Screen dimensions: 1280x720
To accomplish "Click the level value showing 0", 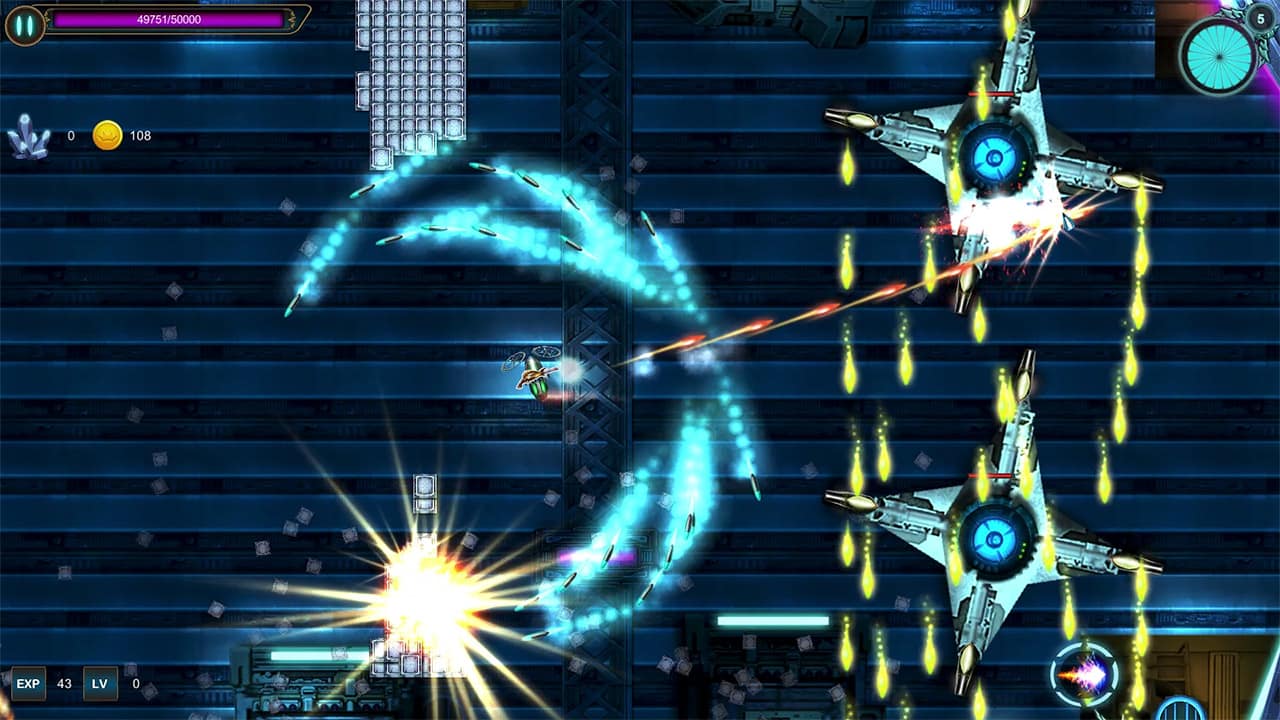I will [135, 684].
